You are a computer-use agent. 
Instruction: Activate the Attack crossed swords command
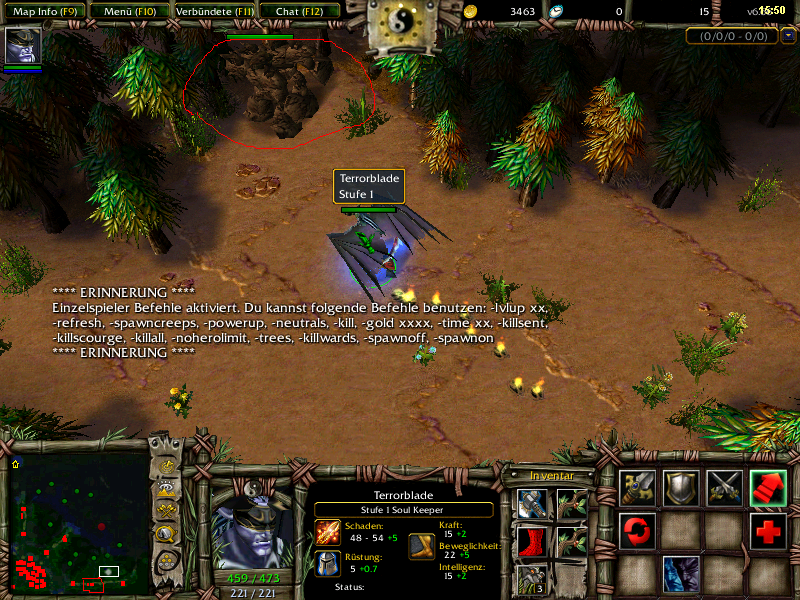pyautogui.click(x=725, y=488)
